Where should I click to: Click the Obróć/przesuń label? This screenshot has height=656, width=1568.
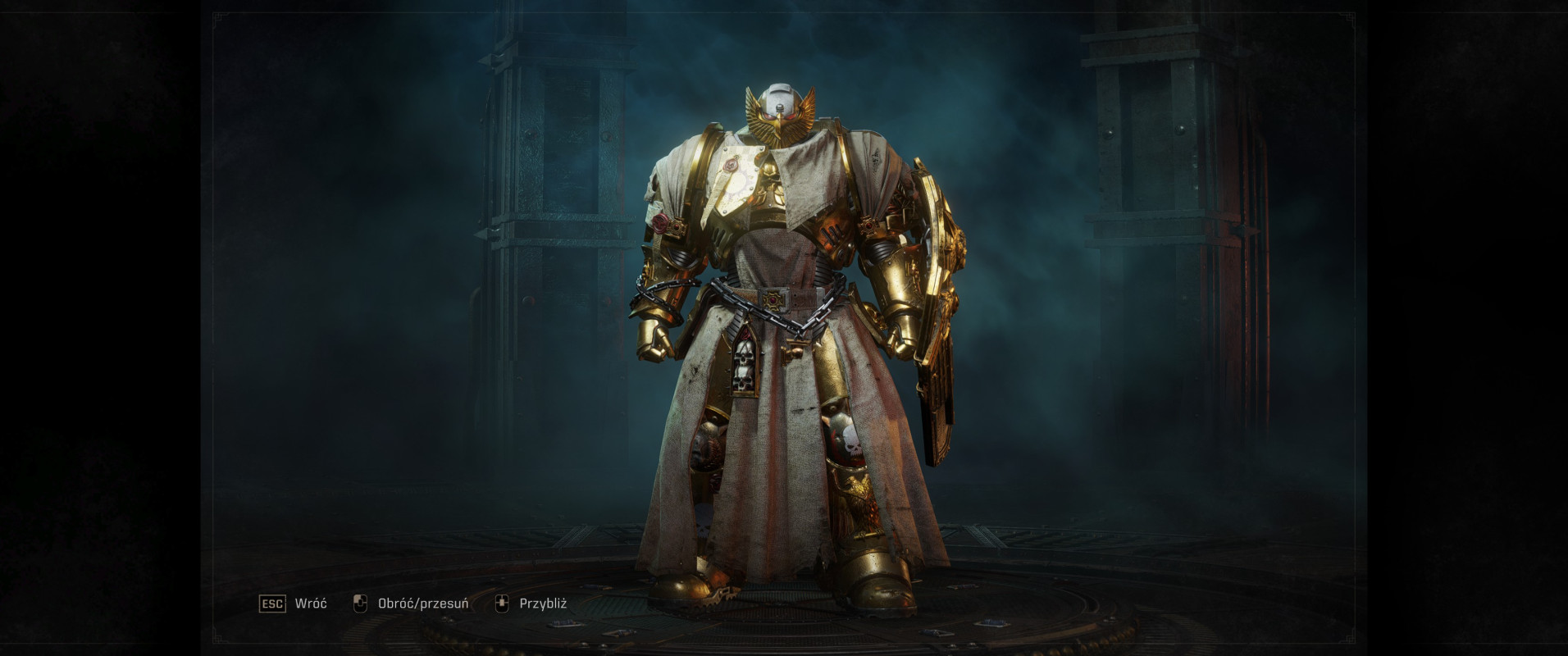422,604
